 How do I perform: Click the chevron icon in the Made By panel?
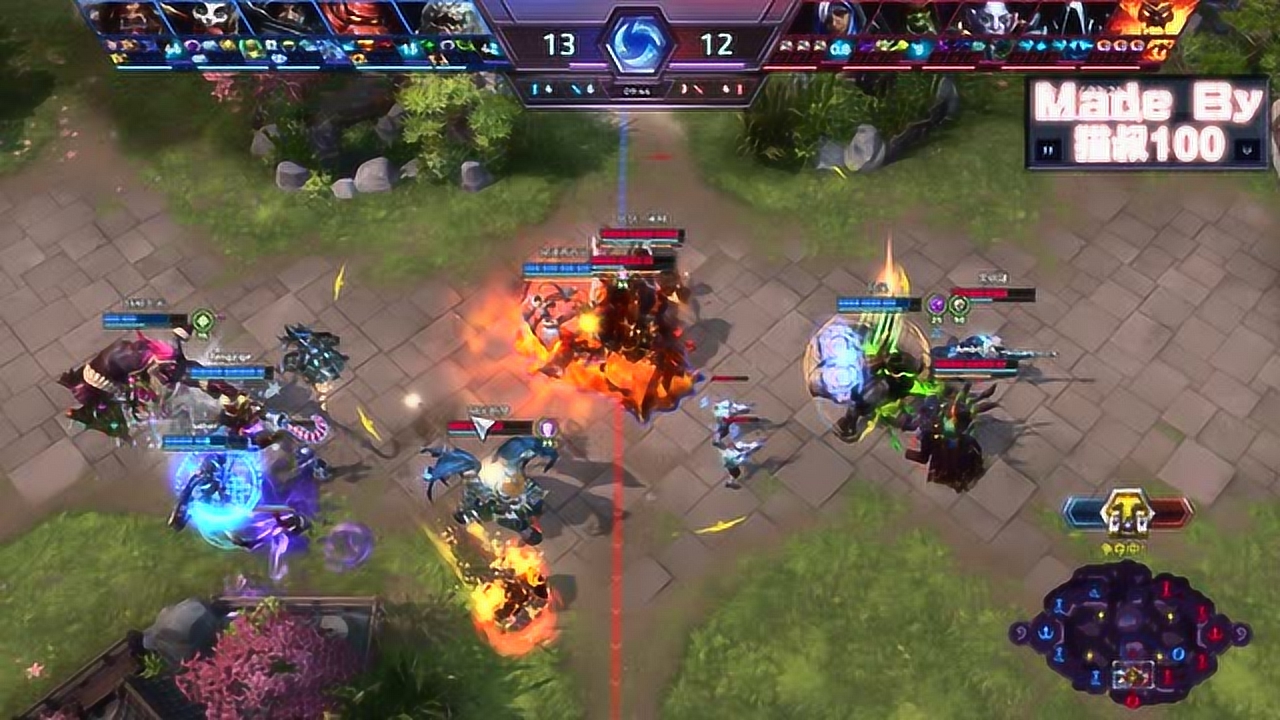(x=1247, y=150)
